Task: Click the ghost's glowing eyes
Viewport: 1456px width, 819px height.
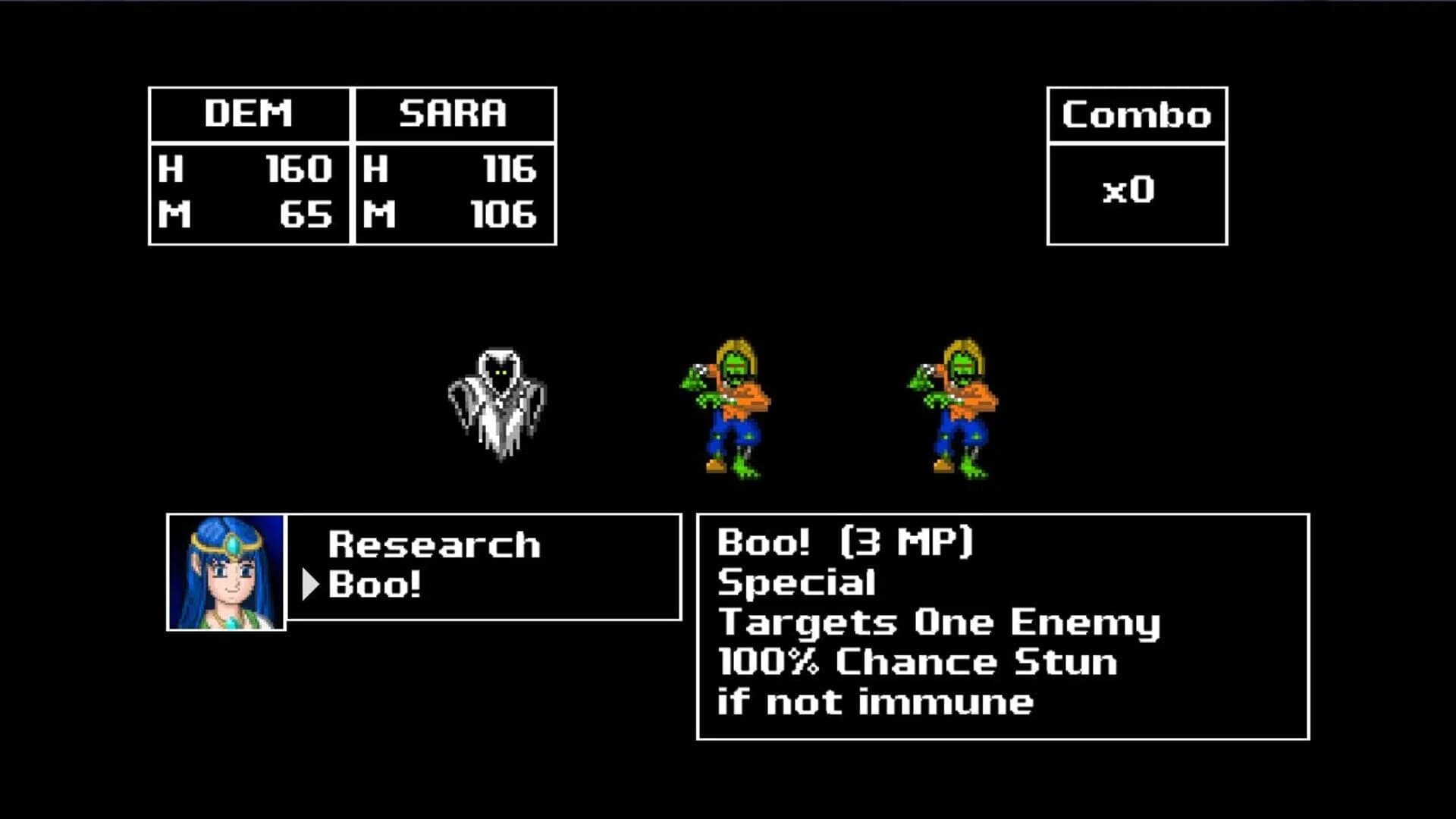Action: [x=500, y=373]
